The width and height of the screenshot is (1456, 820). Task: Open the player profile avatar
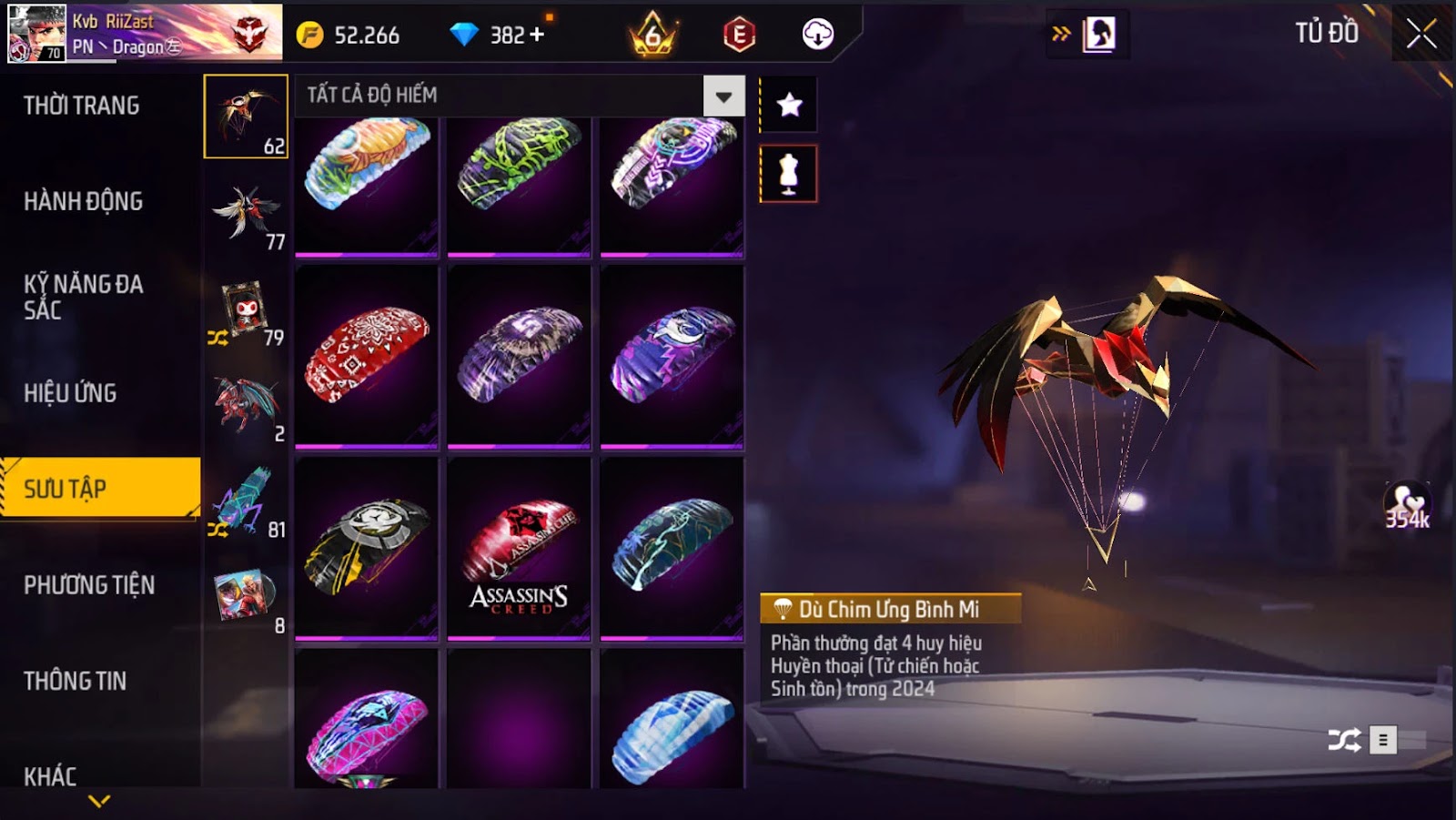click(36, 34)
